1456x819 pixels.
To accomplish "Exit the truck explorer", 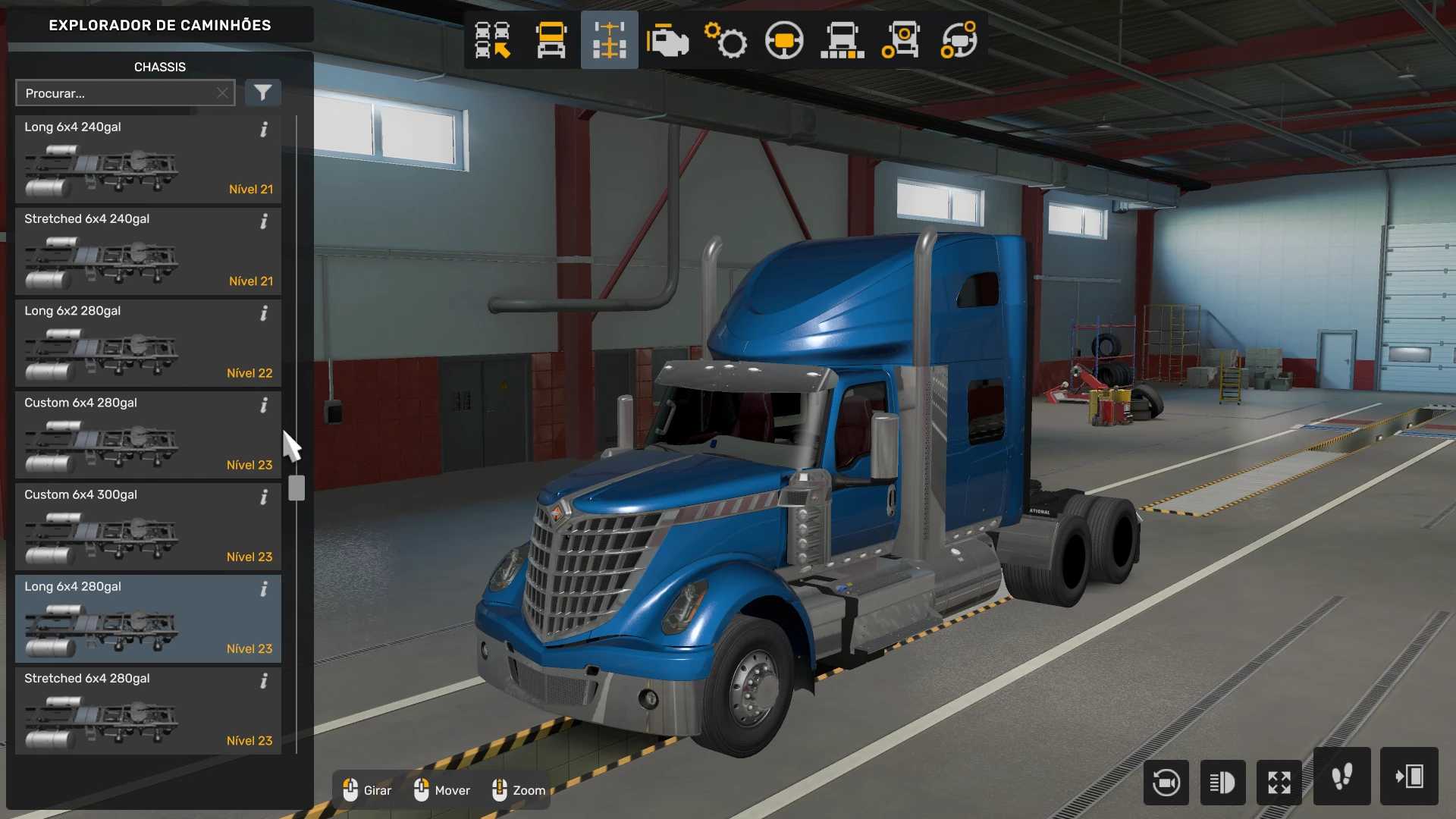I will pos(1409,777).
